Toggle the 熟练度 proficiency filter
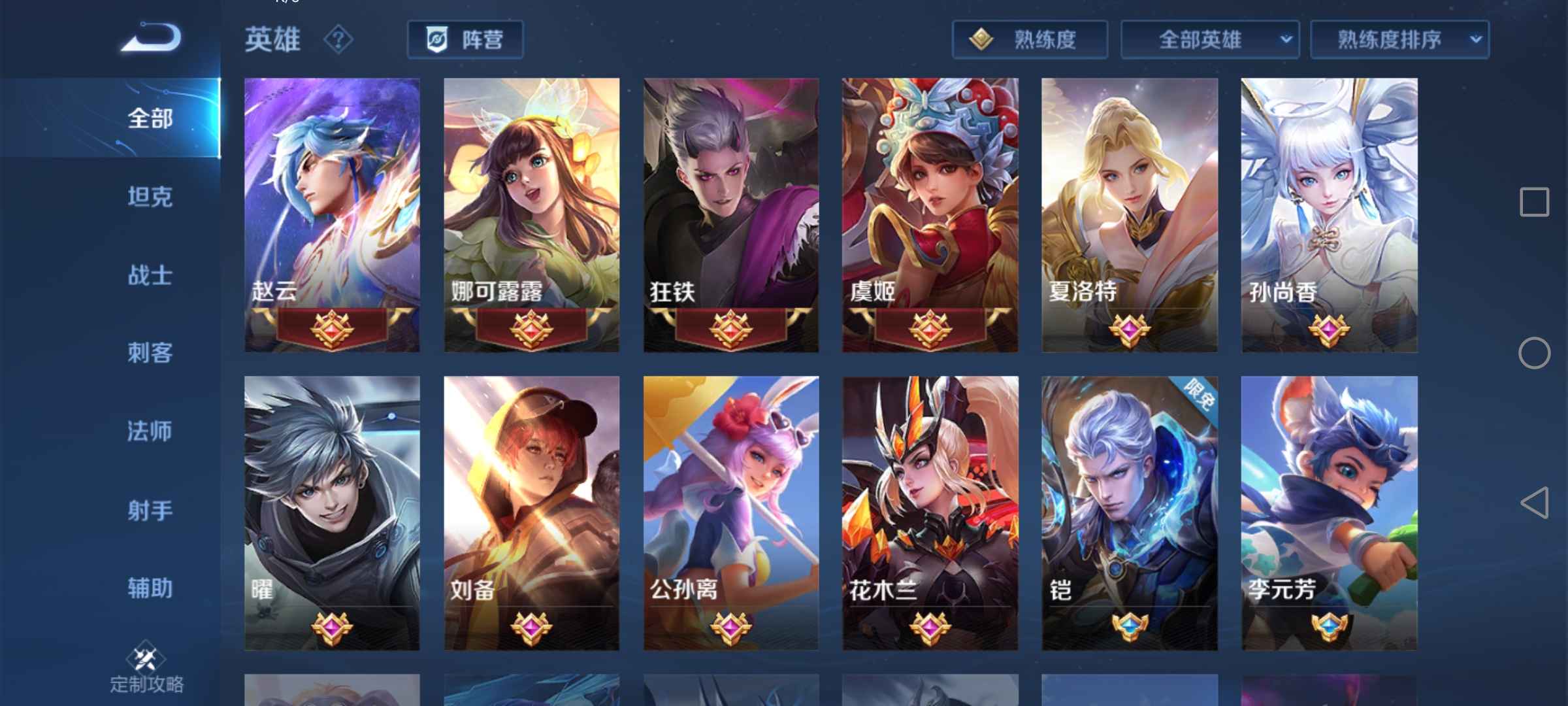Screen dimensions: 1568x706 coord(1029,39)
